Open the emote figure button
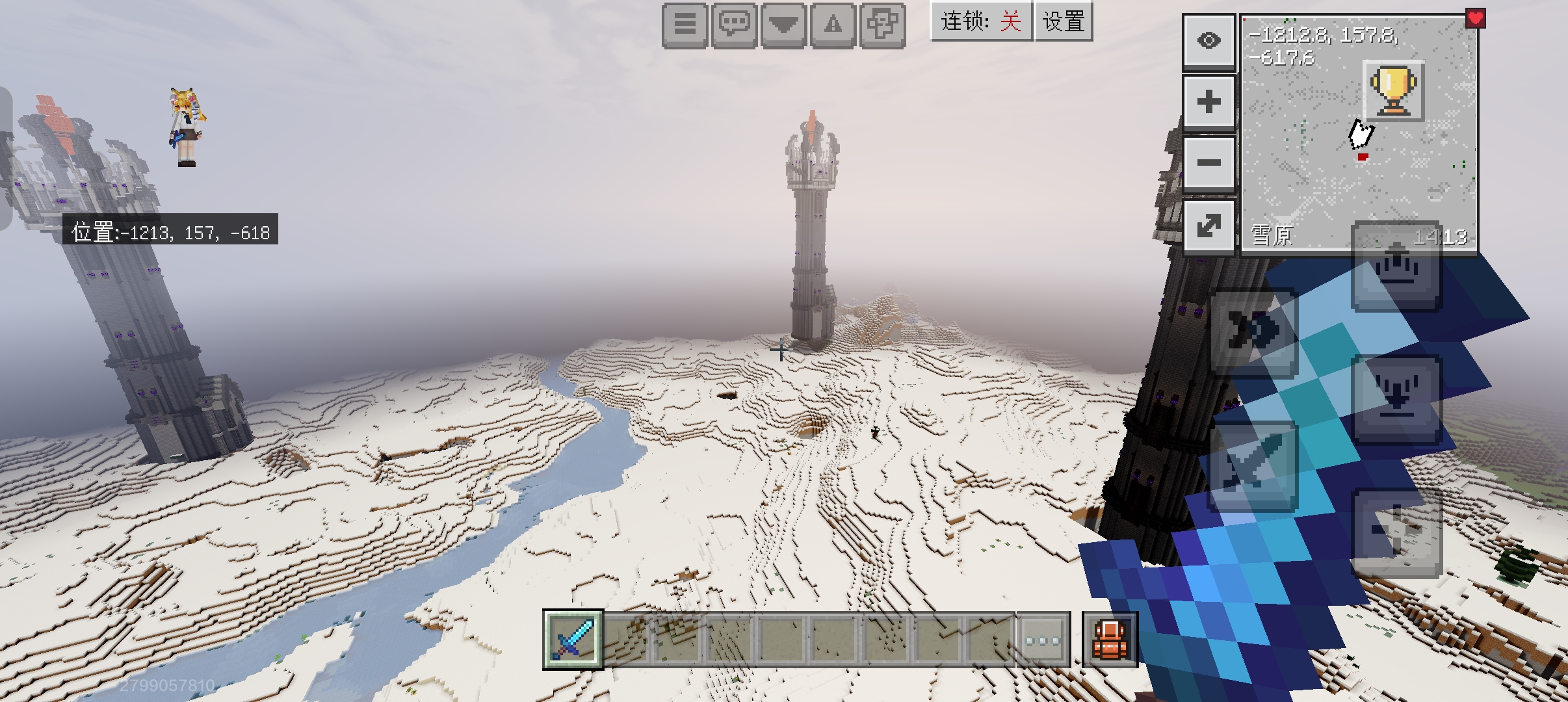The width and height of the screenshot is (1568, 702). pyautogui.click(x=882, y=25)
